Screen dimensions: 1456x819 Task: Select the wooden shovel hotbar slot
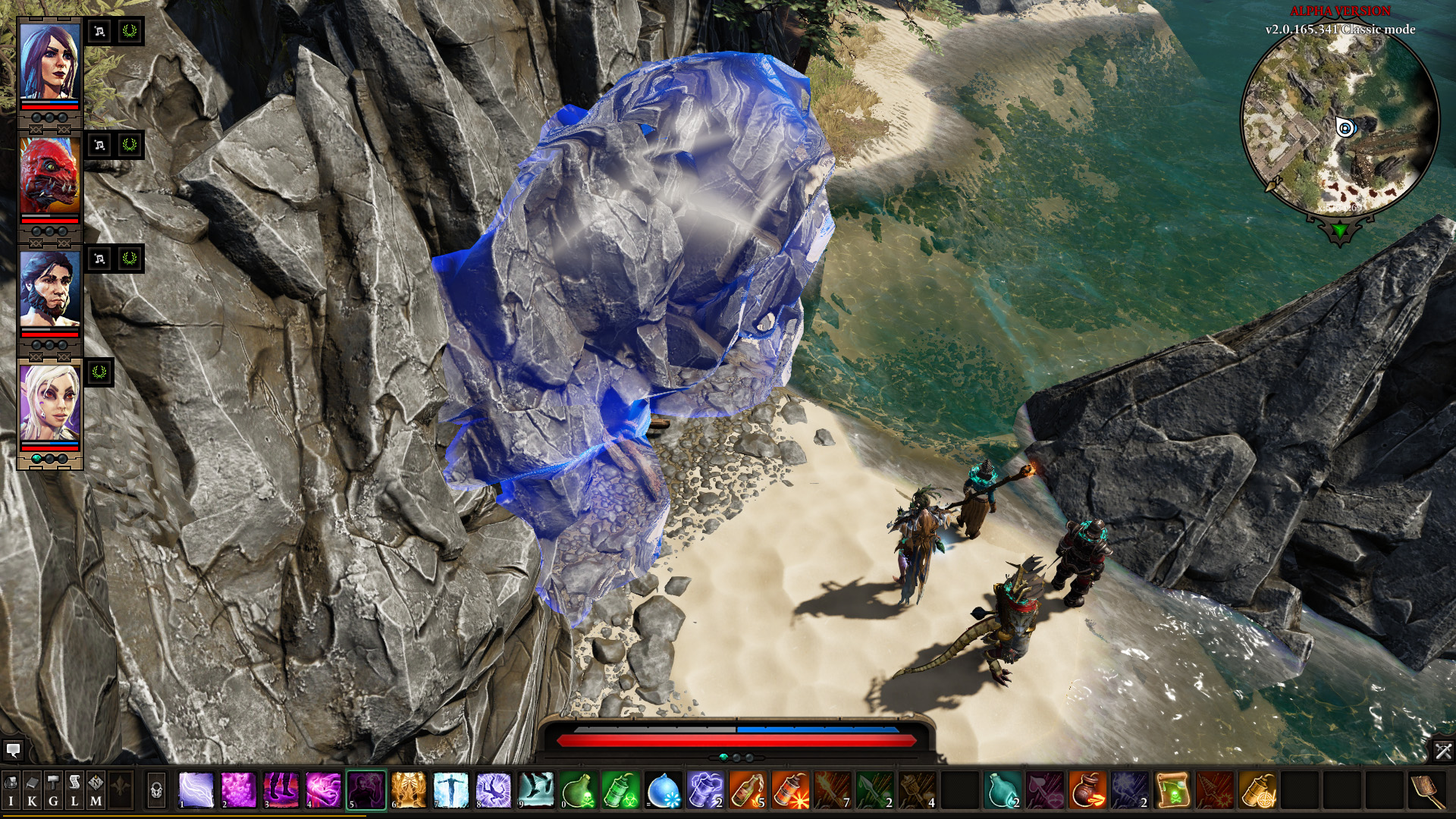click(1427, 790)
